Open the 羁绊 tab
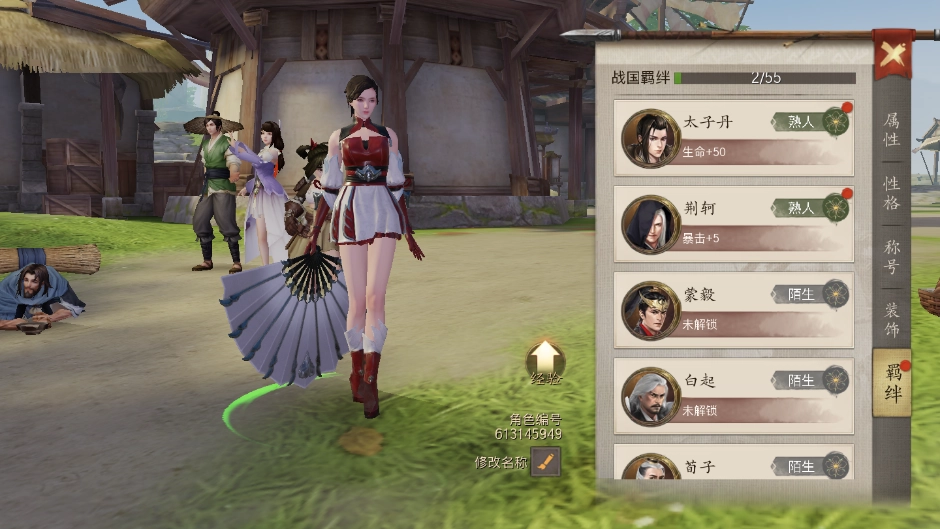Image resolution: width=940 pixels, height=529 pixels. pyautogui.click(x=892, y=383)
